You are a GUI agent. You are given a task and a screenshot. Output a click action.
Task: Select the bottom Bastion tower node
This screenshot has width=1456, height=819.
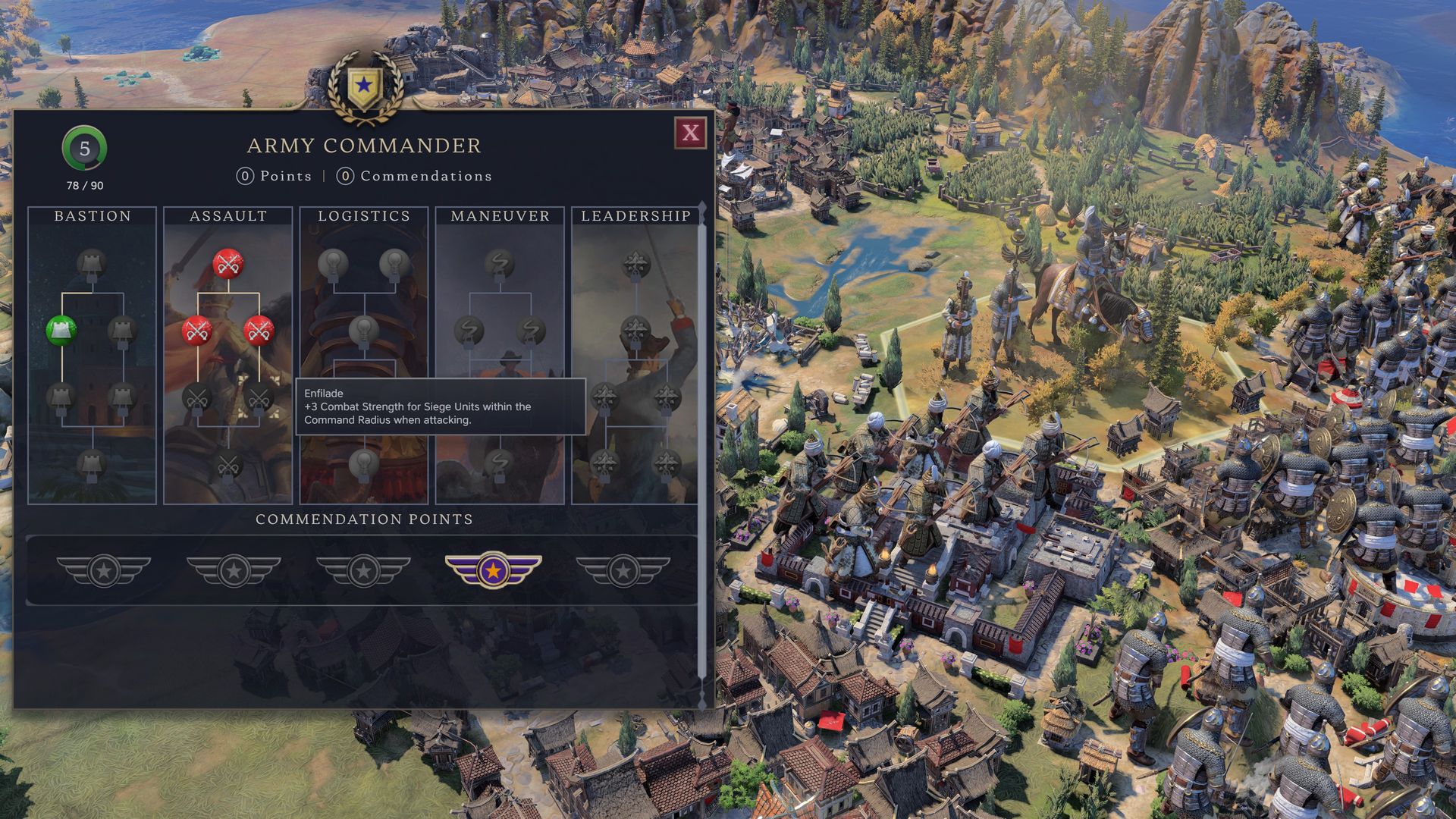tap(92, 463)
